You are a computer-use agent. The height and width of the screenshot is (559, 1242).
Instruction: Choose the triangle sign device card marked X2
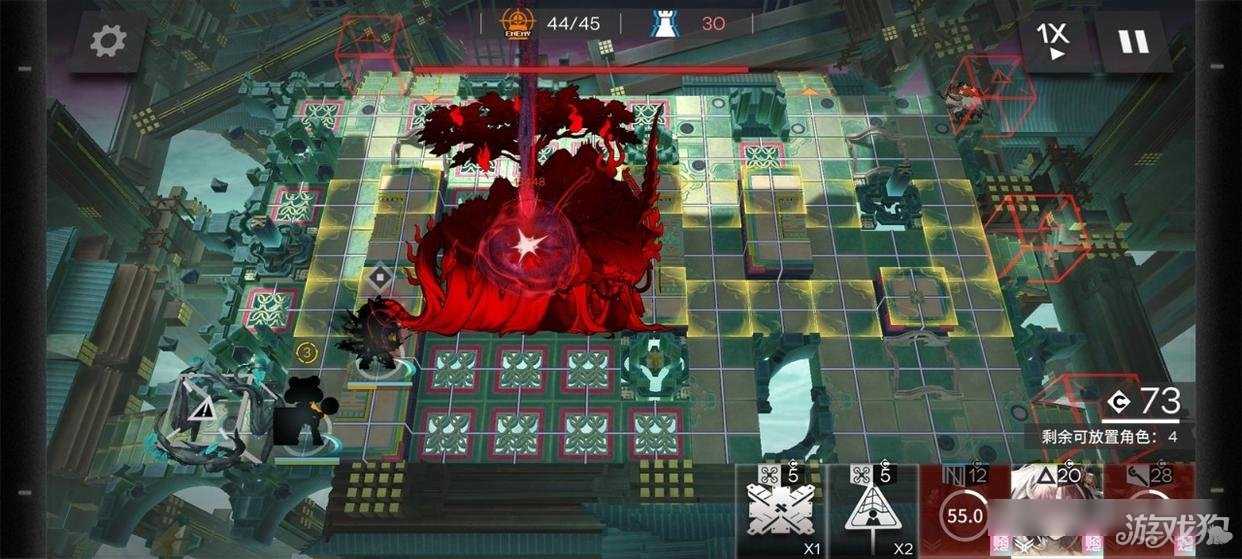pos(874,512)
